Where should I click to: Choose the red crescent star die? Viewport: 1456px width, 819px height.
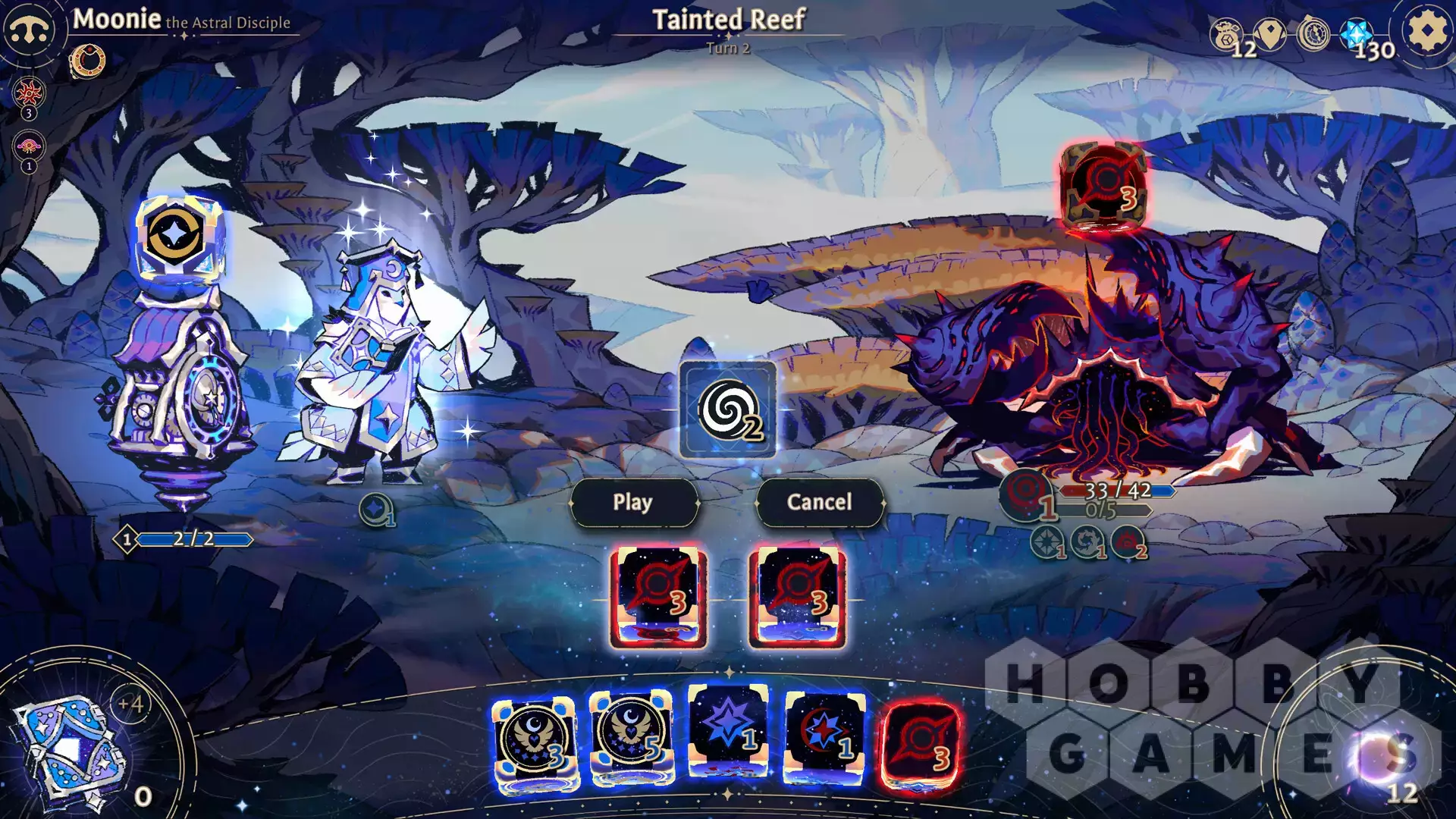tap(824, 737)
